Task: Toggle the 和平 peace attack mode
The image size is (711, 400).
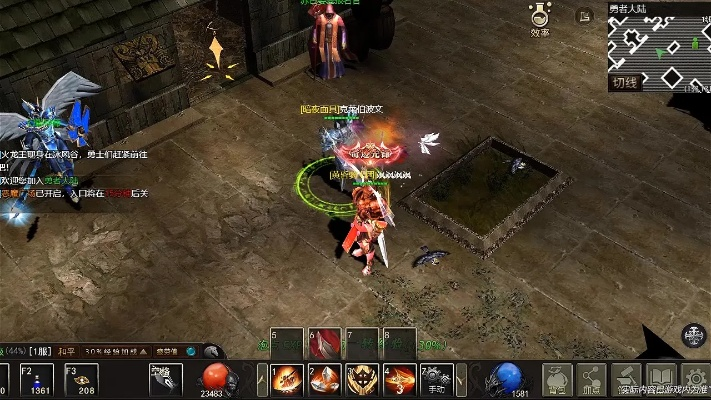Action: (x=66, y=351)
